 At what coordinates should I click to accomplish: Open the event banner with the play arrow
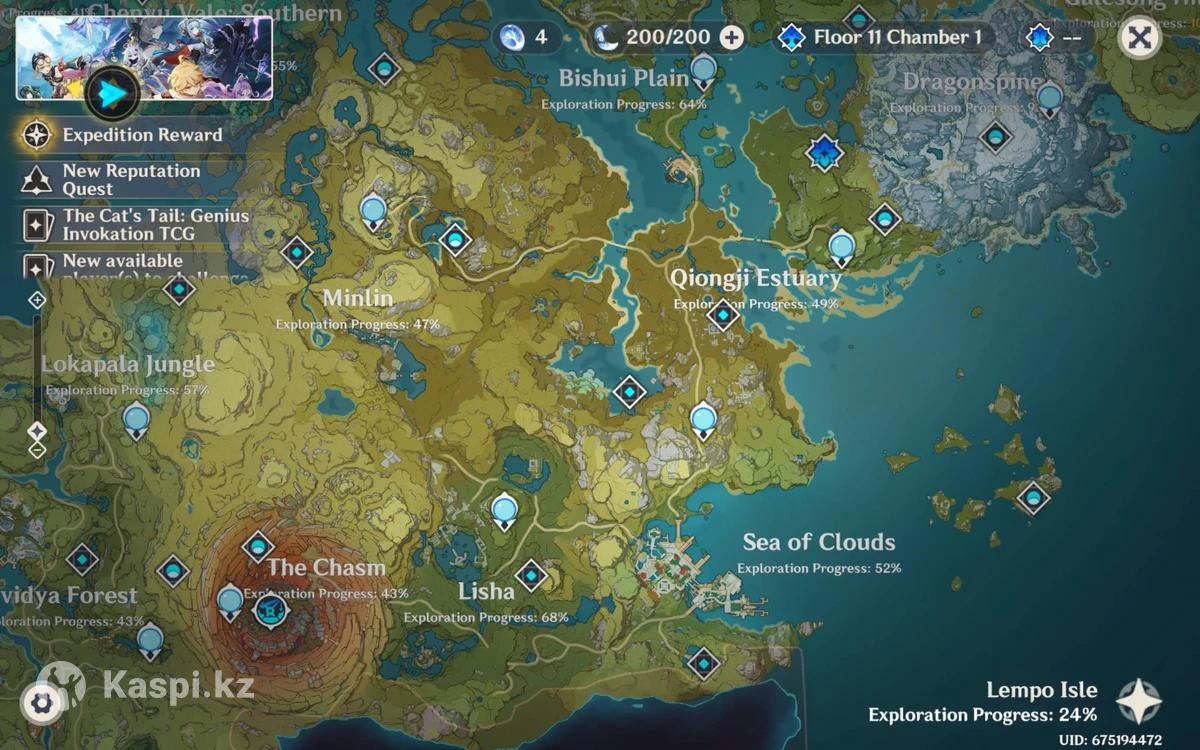click(x=112, y=93)
